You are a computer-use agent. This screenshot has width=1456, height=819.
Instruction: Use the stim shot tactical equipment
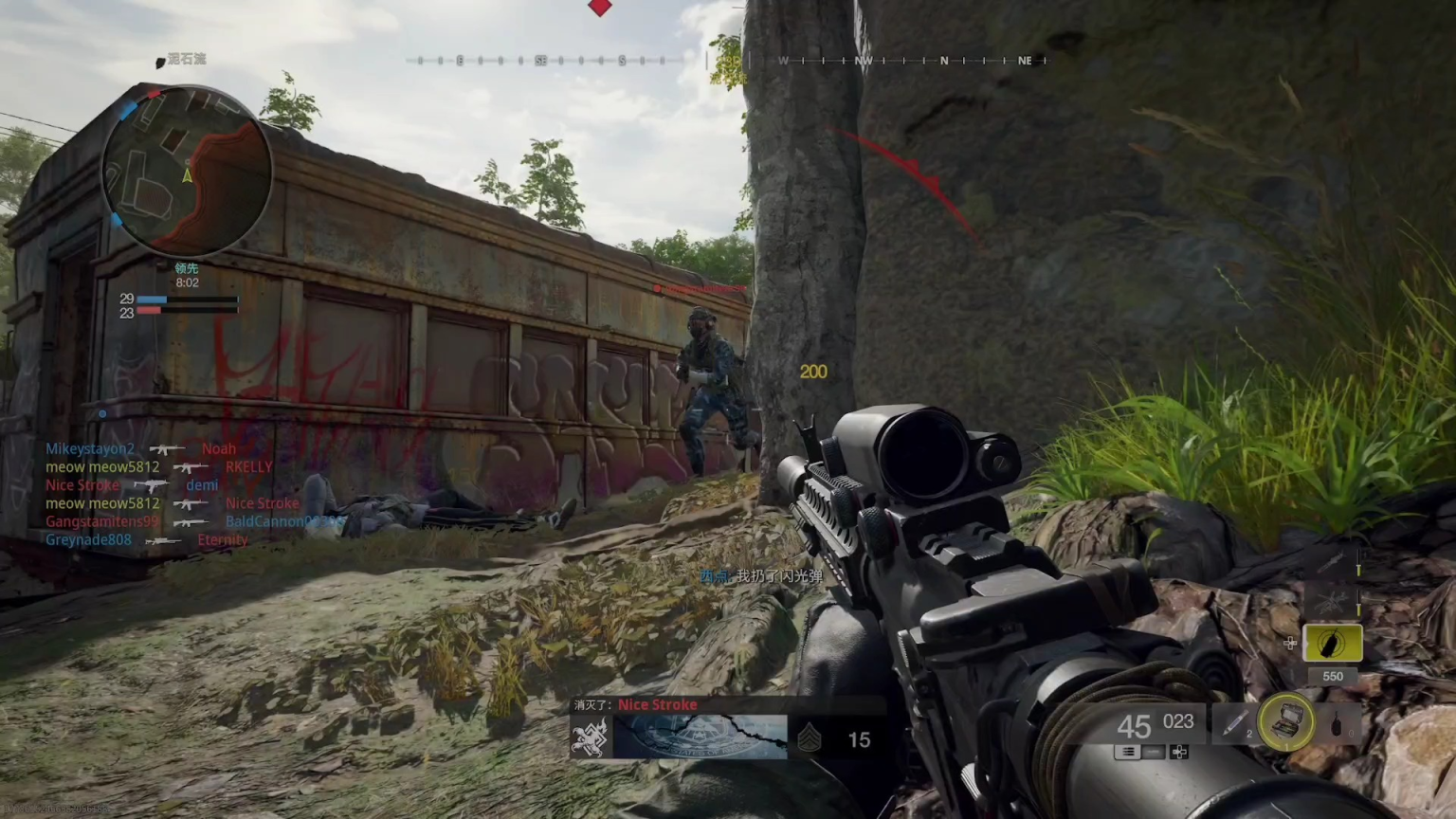click(1233, 724)
